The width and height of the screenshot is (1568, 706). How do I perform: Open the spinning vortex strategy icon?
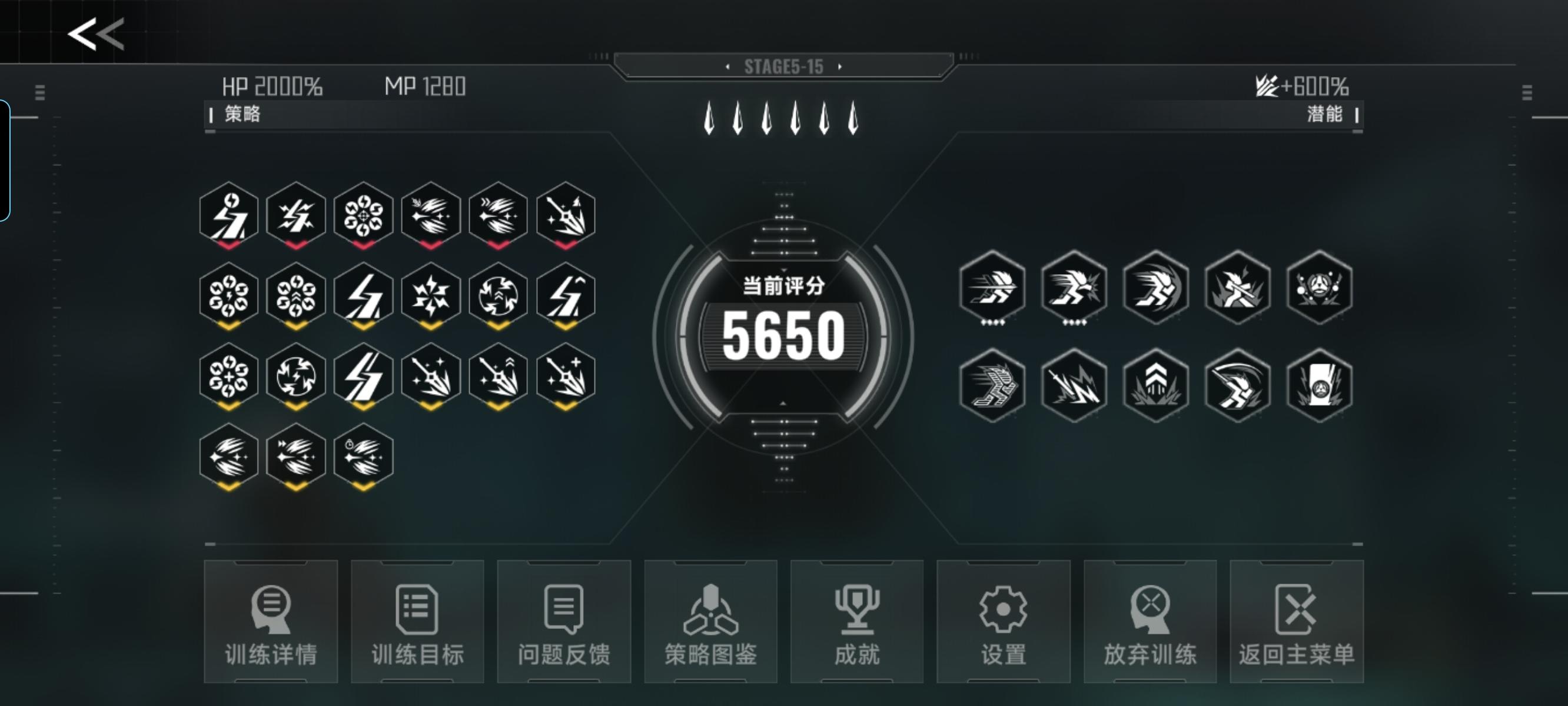pyautogui.click(x=298, y=377)
